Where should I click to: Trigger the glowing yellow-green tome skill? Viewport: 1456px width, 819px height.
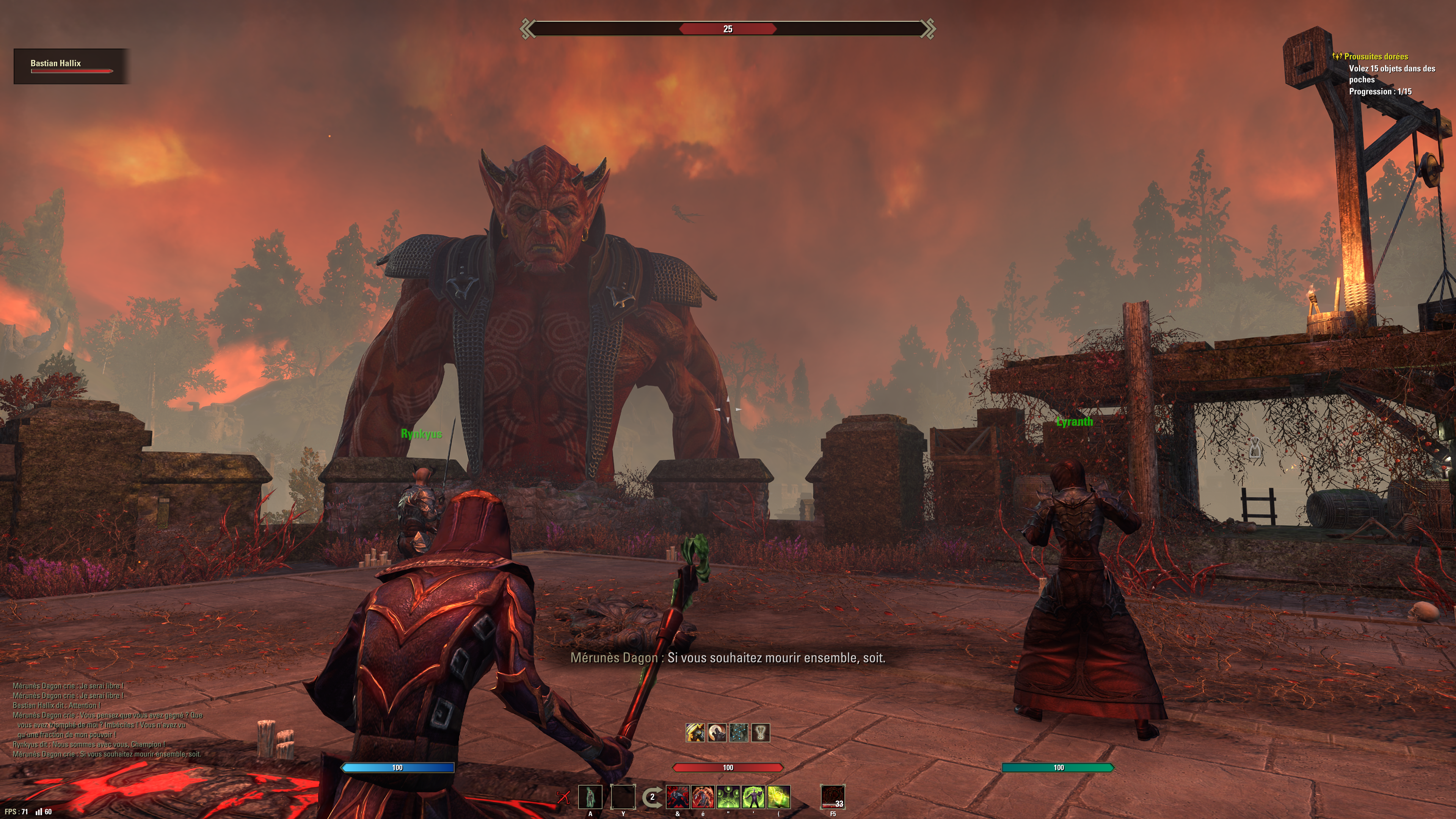tap(779, 797)
